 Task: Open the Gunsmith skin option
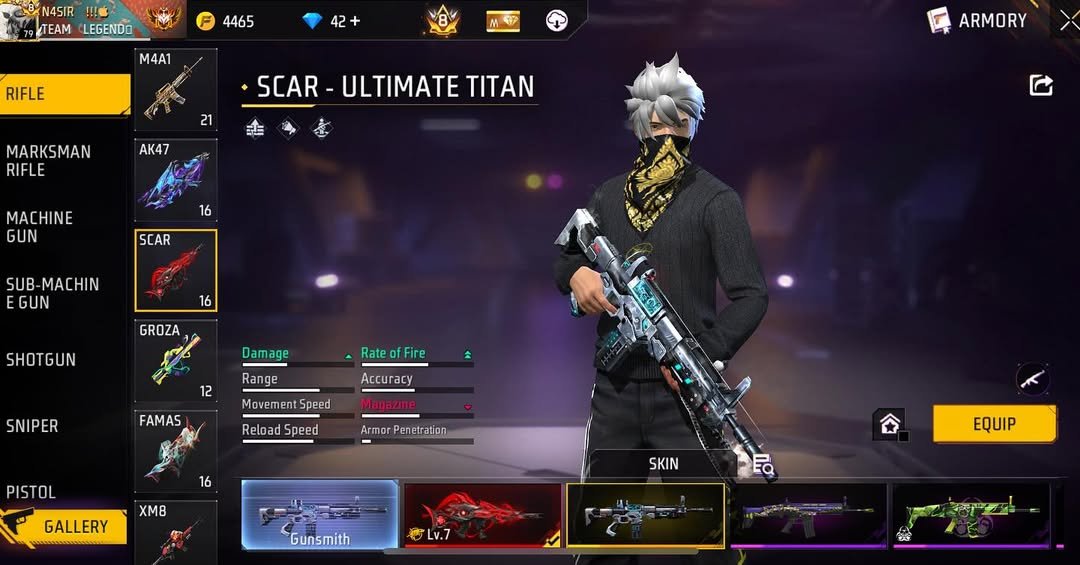click(320, 515)
